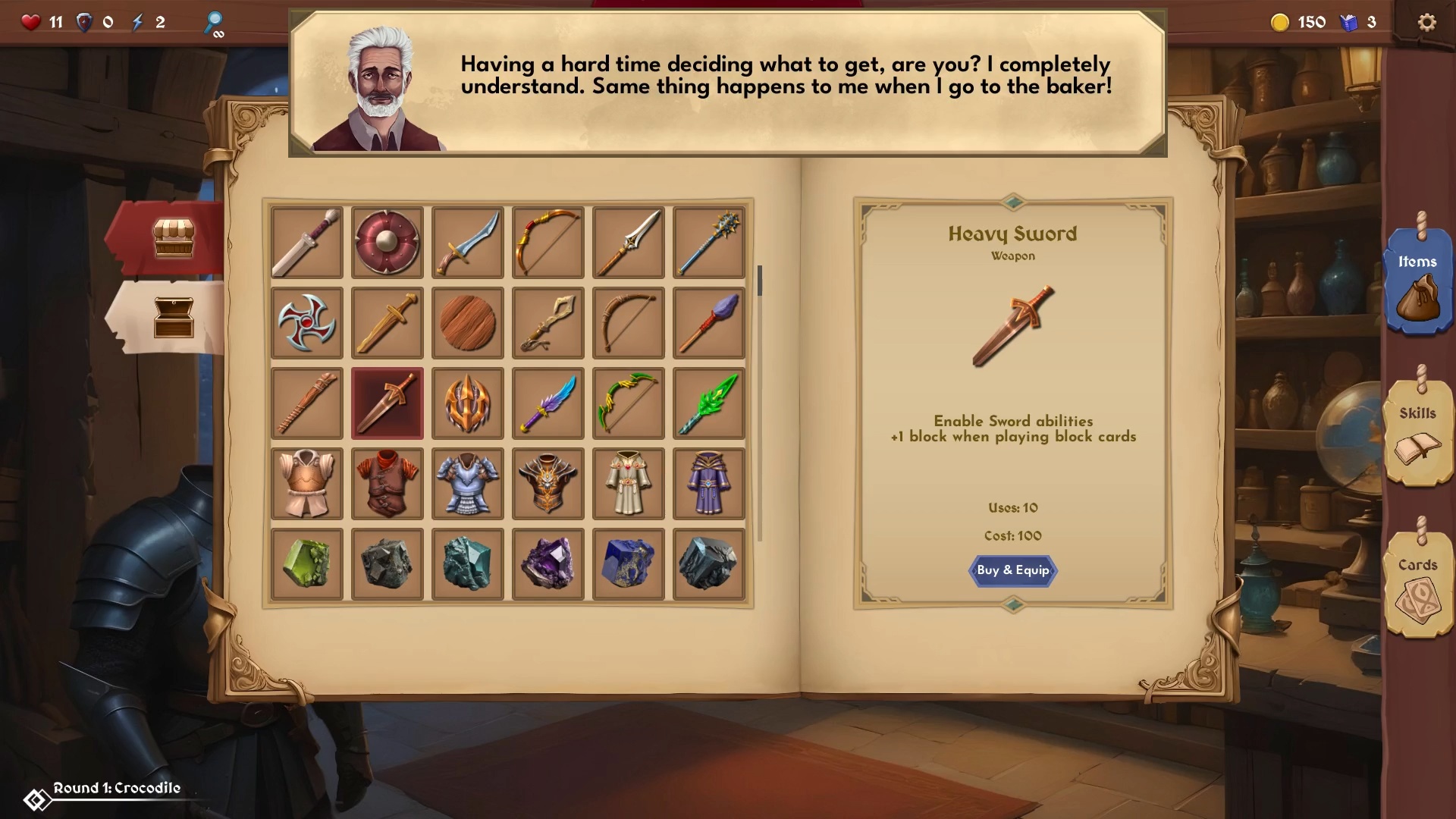This screenshot has width=1456, height=819.
Task: Choose the red four-blade shuriken
Action: point(306,323)
